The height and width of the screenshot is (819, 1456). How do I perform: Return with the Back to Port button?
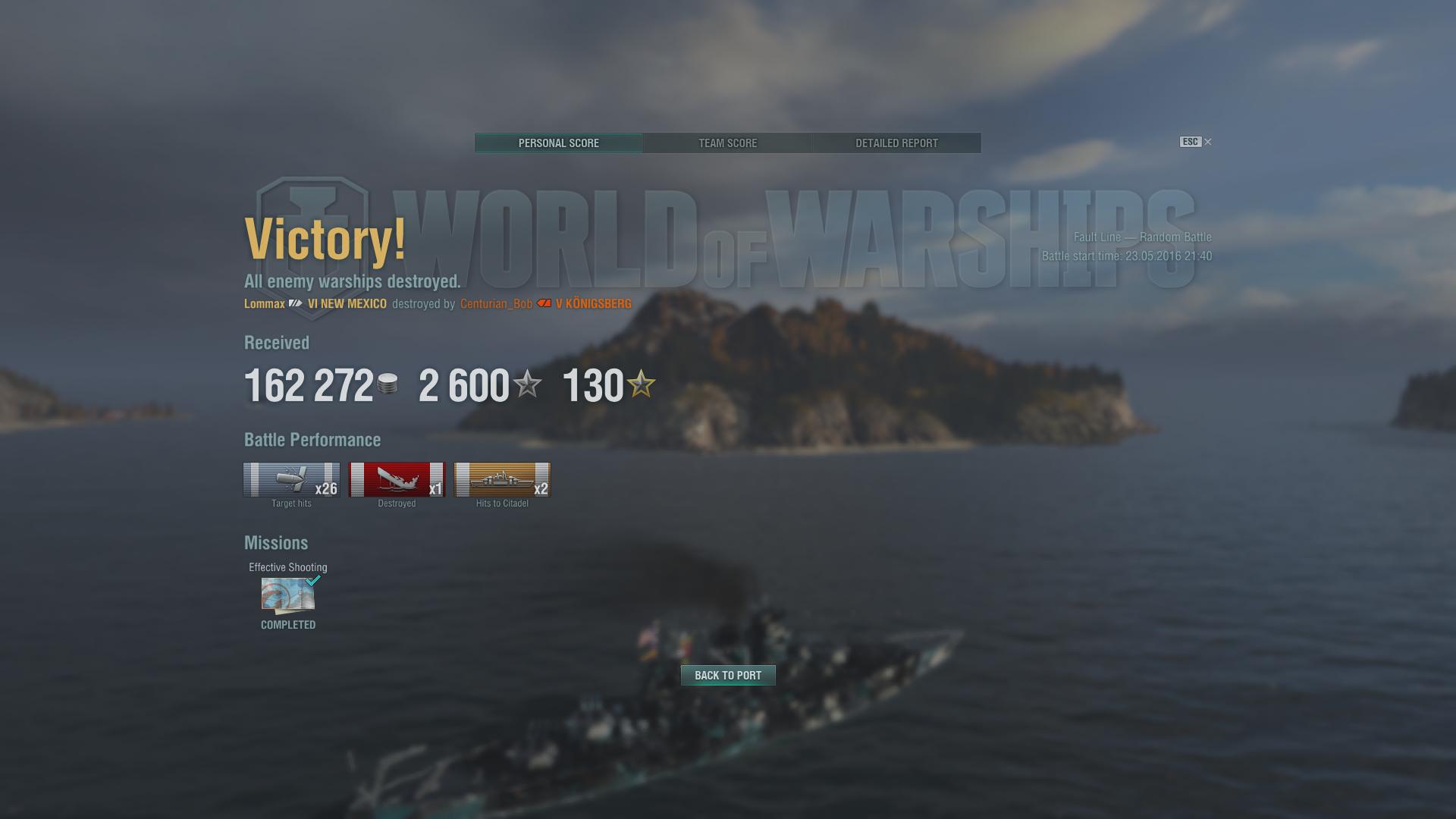[728, 675]
